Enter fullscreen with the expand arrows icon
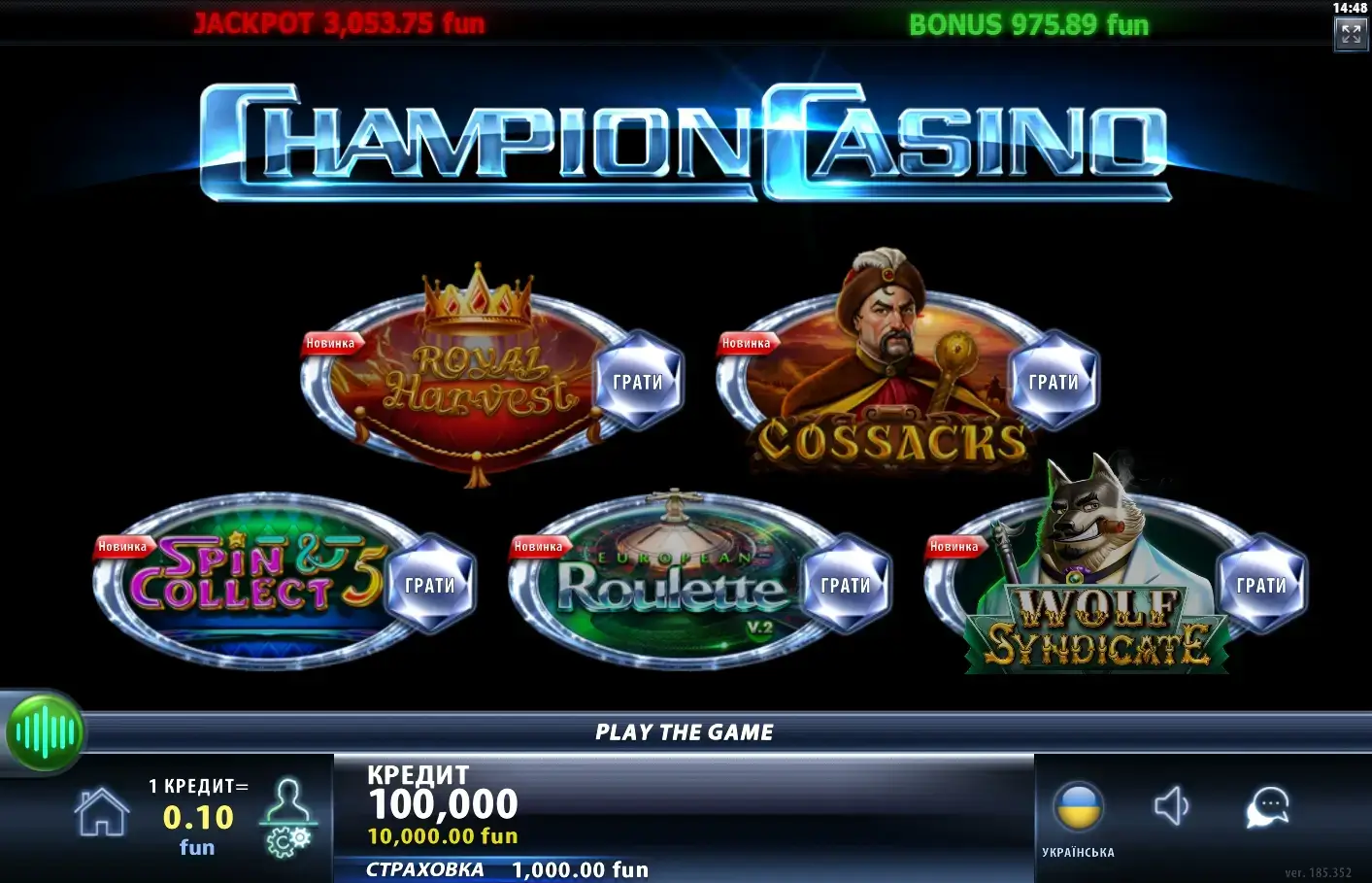1372x883 pixels. (x=1351, y=33)
